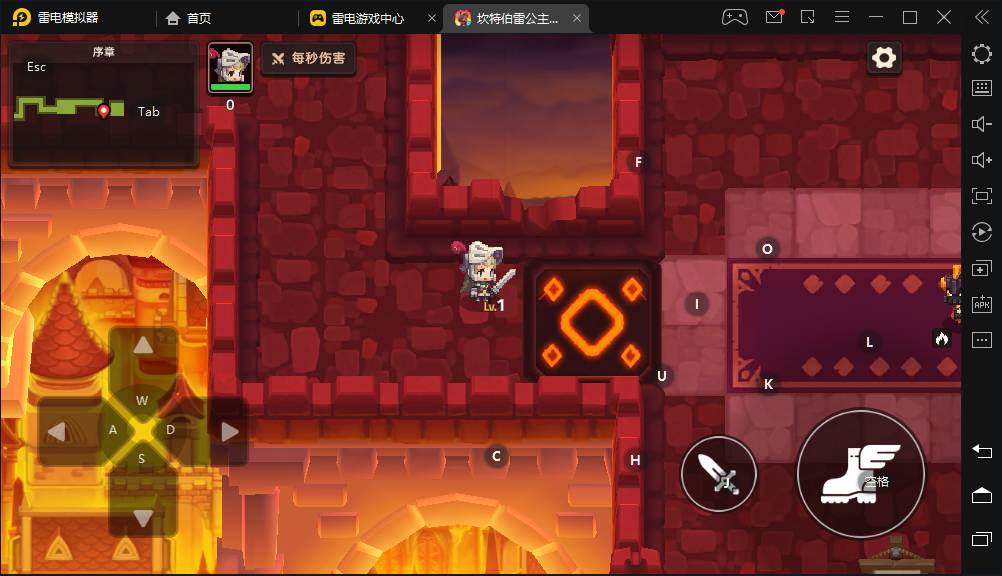Tap the sword attack button
The width and height of the screenshot is (1002, 576).
718,474
